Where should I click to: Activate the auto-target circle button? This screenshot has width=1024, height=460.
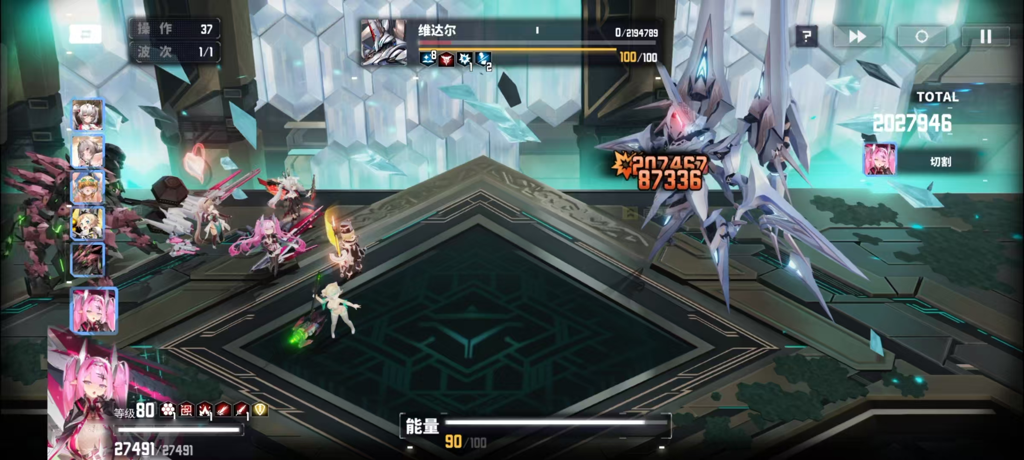point(921,37)
